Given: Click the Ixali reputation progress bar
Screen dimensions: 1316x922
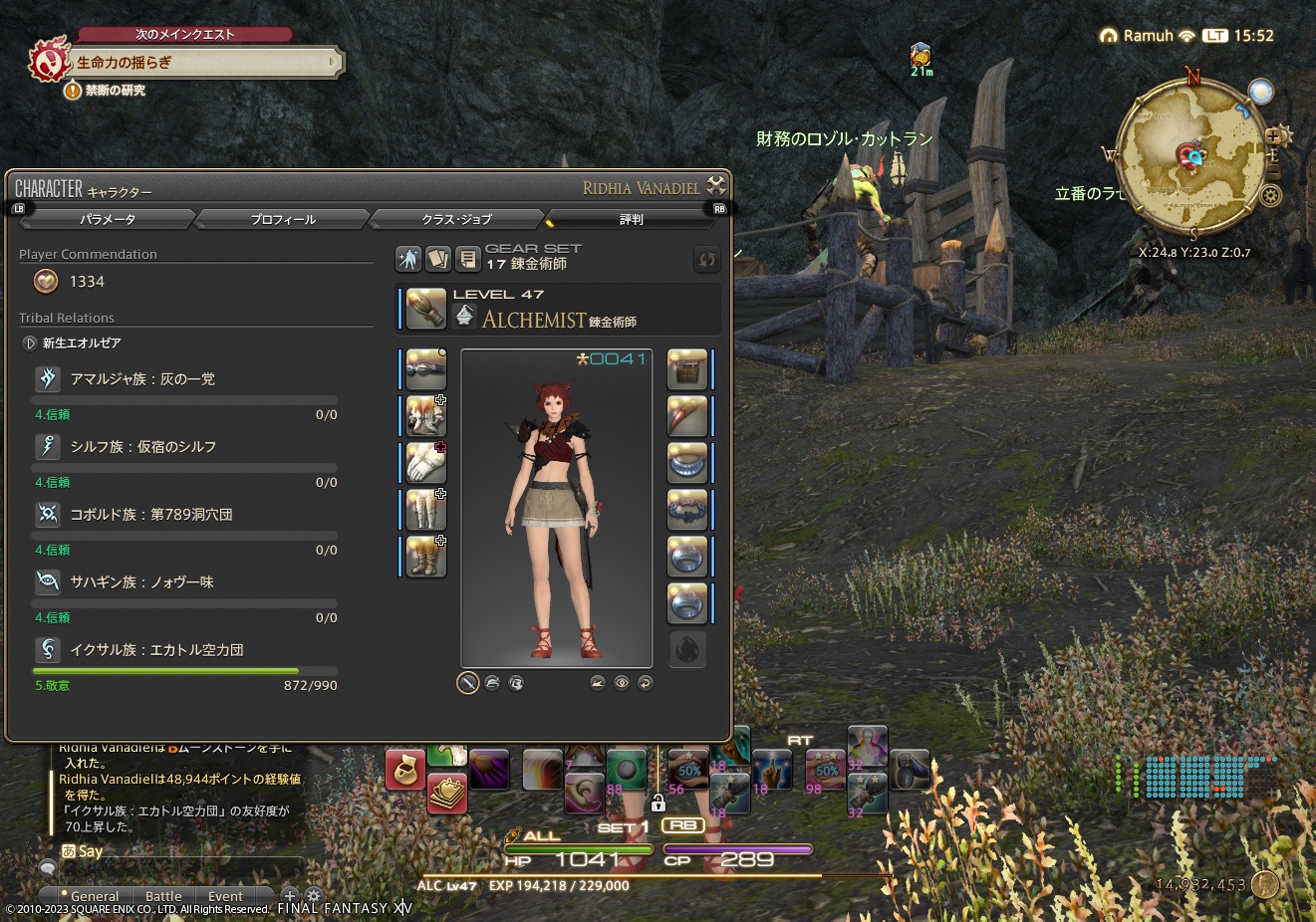Looking at the screenshot, I should (184, 670).
